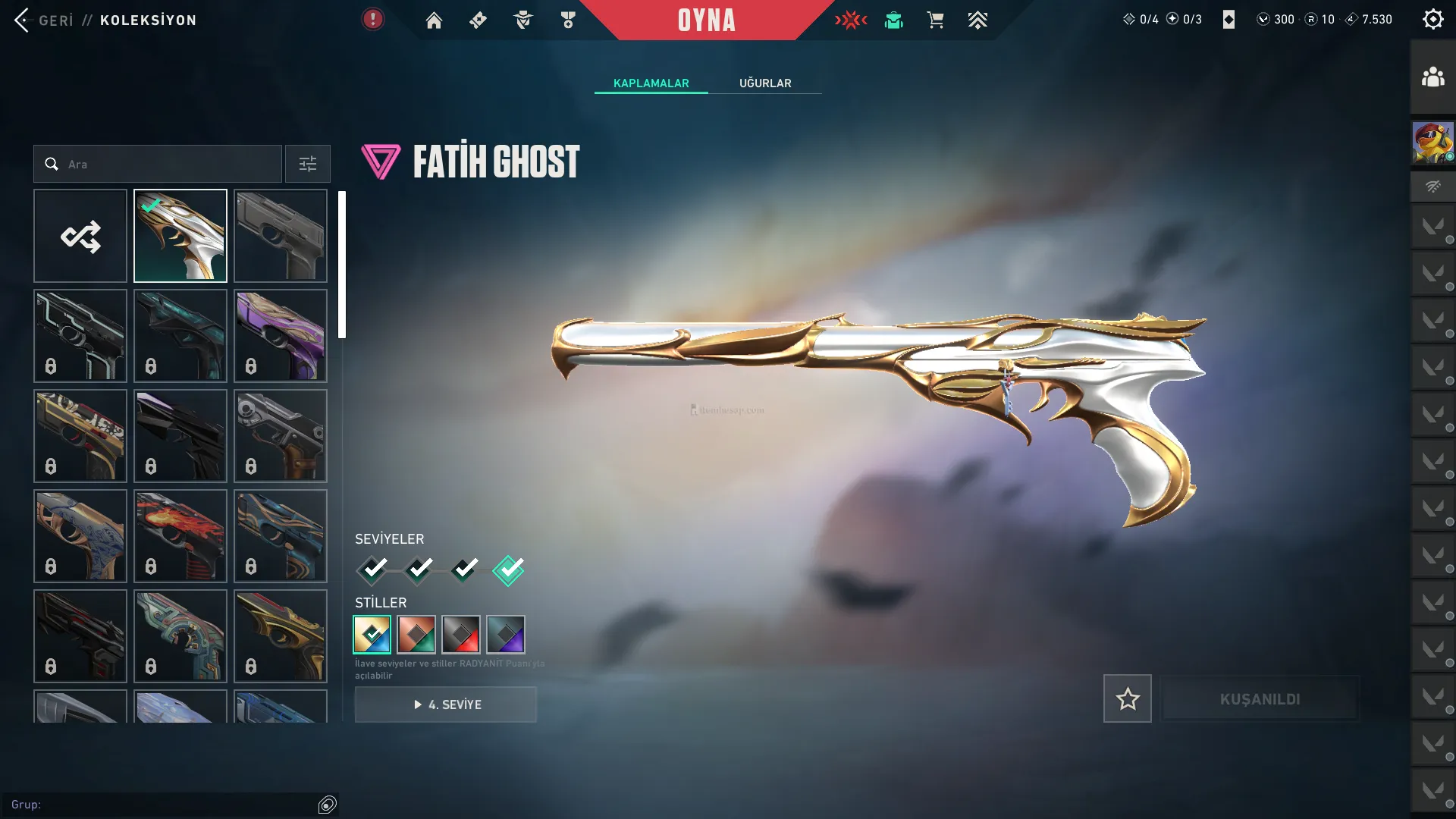Viewport: 1456px width, 819px height.
Task: Select the KAPLAMALAR tab
Action: (651, 83)
